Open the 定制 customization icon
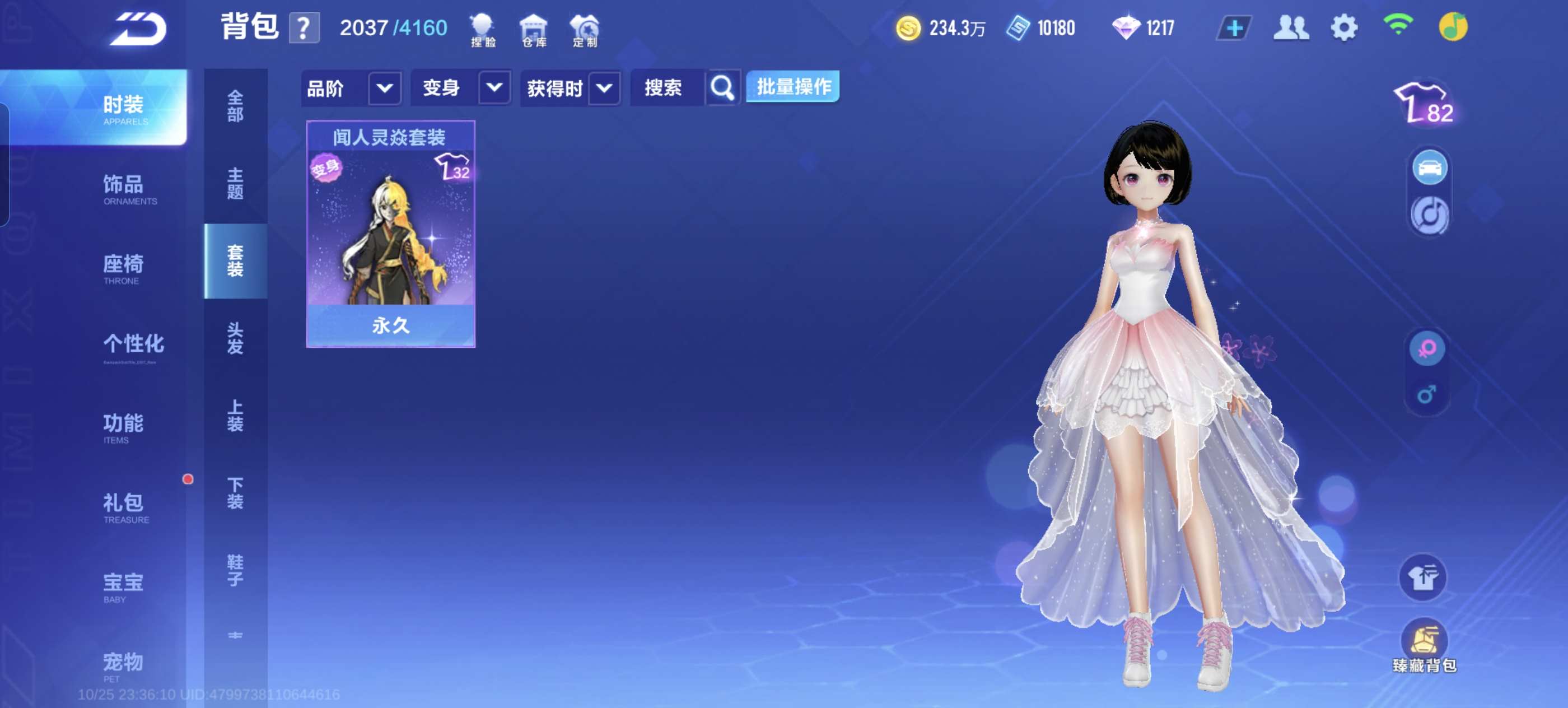Screen dimensions: 1568x708 click(585, 30)
